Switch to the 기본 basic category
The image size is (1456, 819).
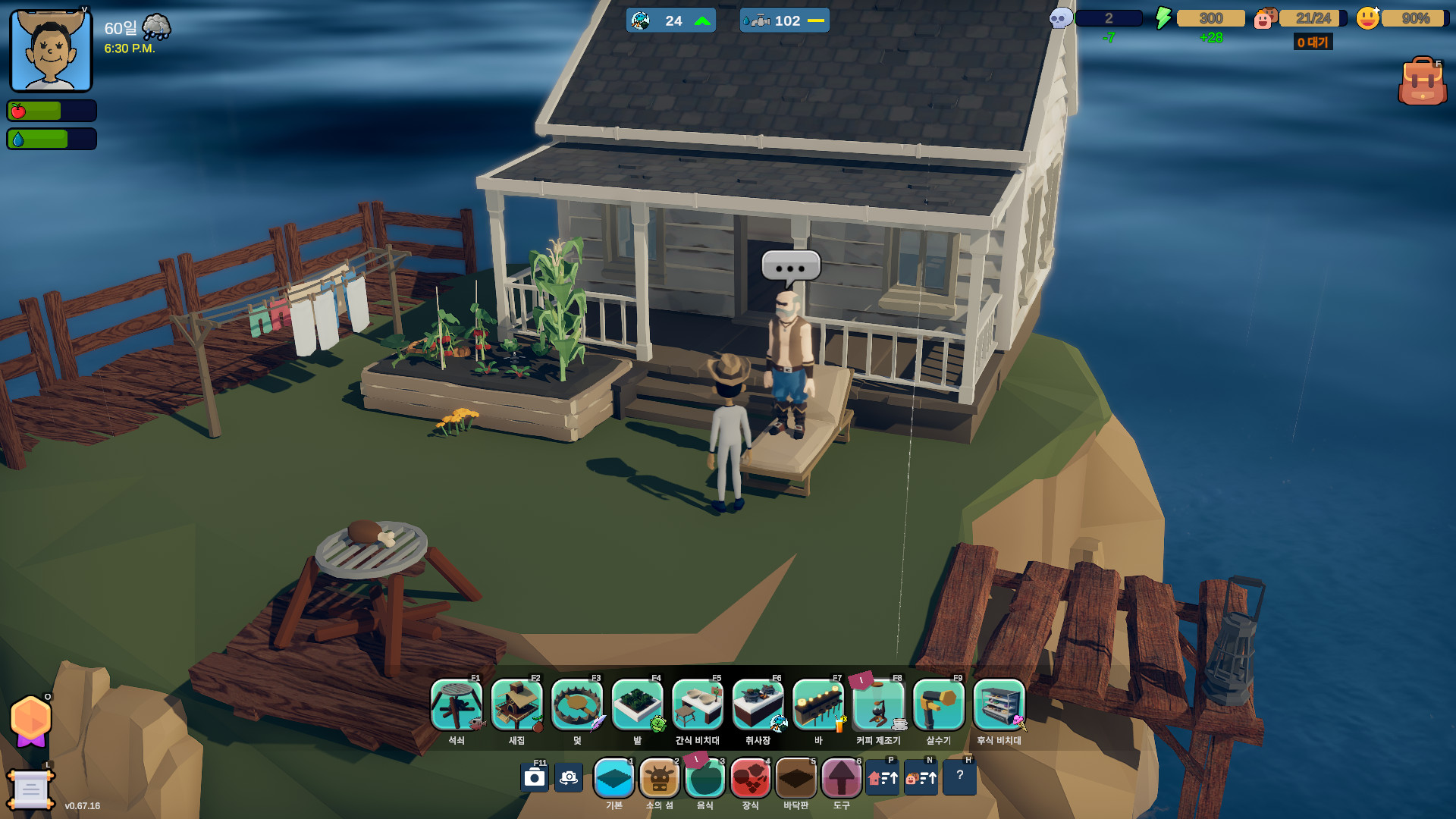coord(613,778)
